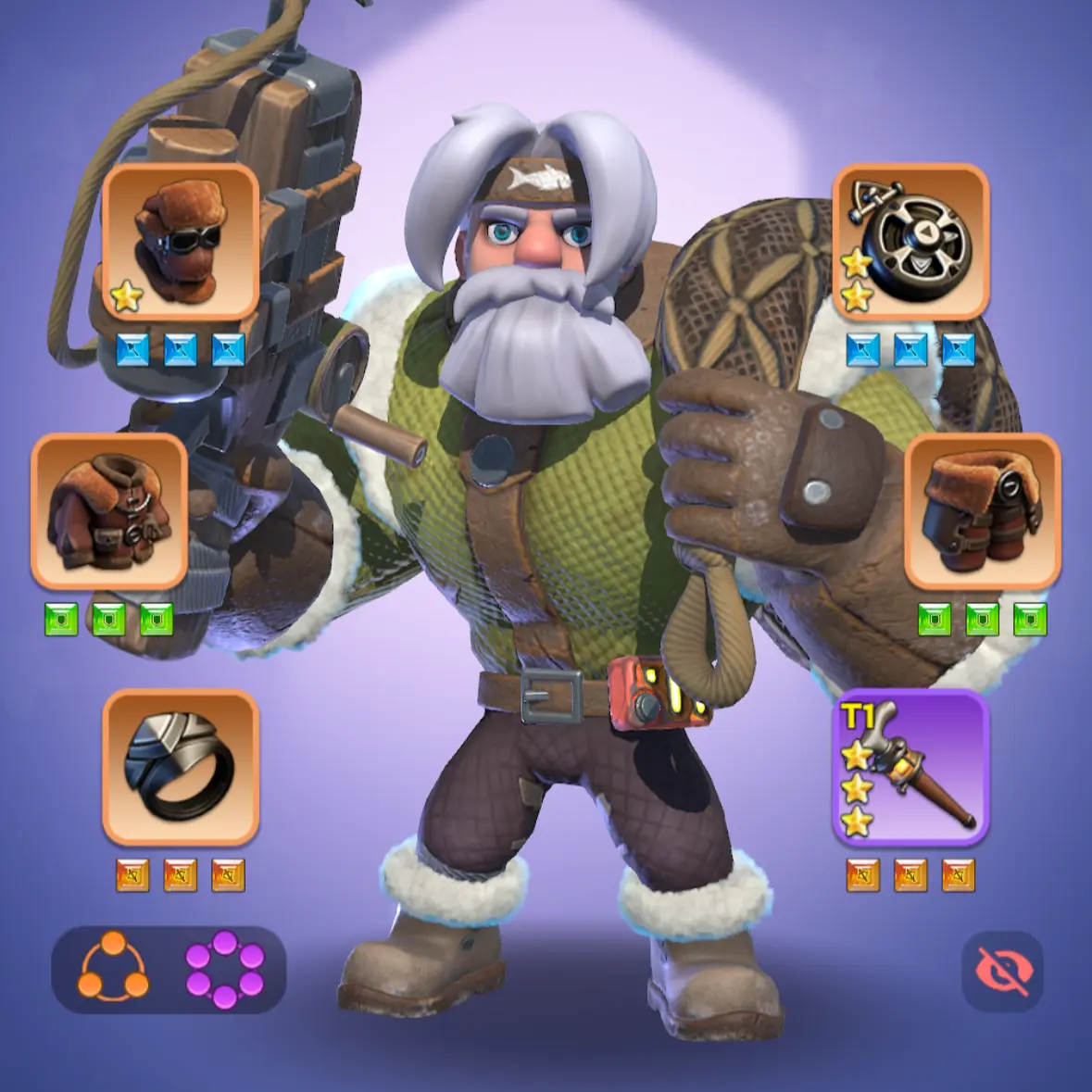The height and width of the screenshot is (1092, 1092).
Task: Open the fur-trimmed leather pants slot
Action: coord(982,511)
